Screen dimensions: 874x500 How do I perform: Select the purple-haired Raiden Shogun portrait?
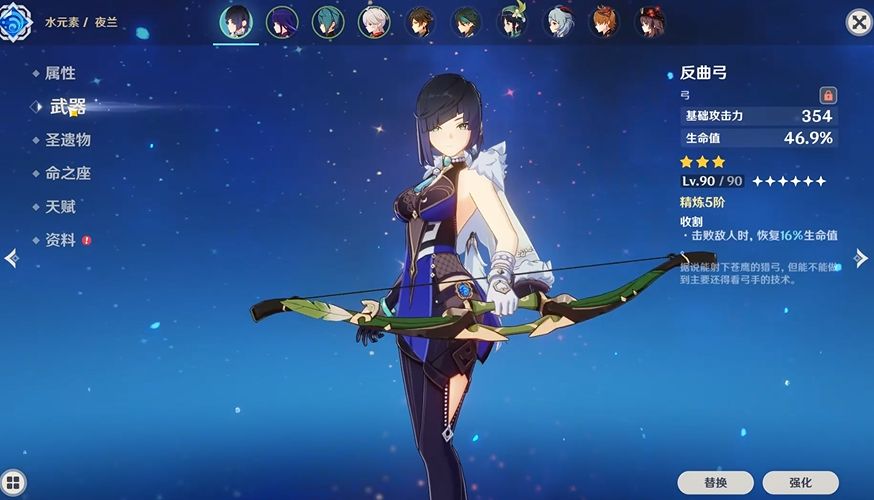pyautogui.click(x=282, y=21)
